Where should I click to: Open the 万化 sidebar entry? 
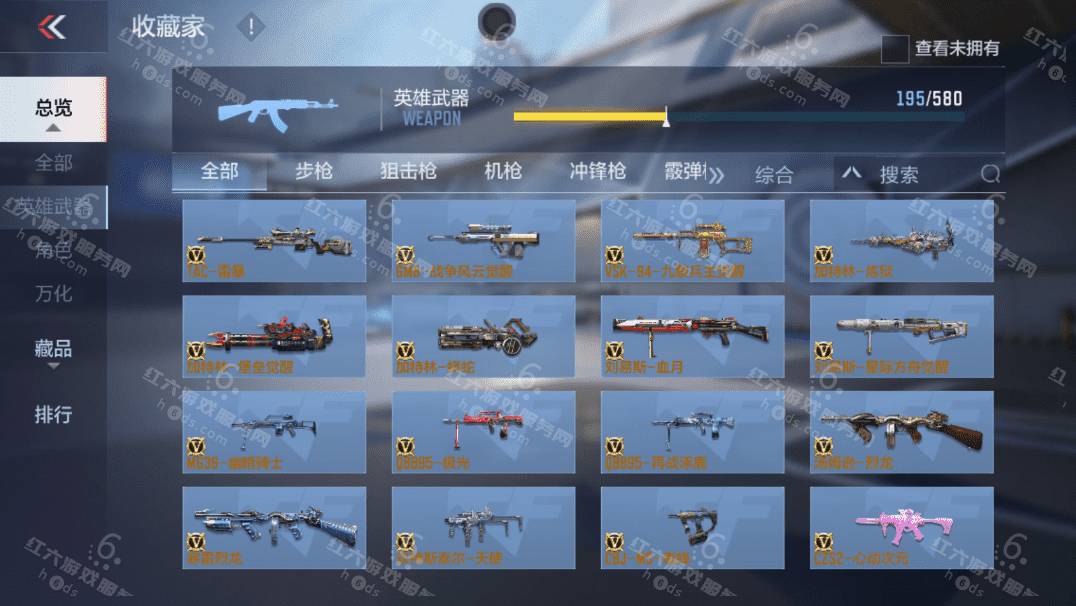pos(54,294)
